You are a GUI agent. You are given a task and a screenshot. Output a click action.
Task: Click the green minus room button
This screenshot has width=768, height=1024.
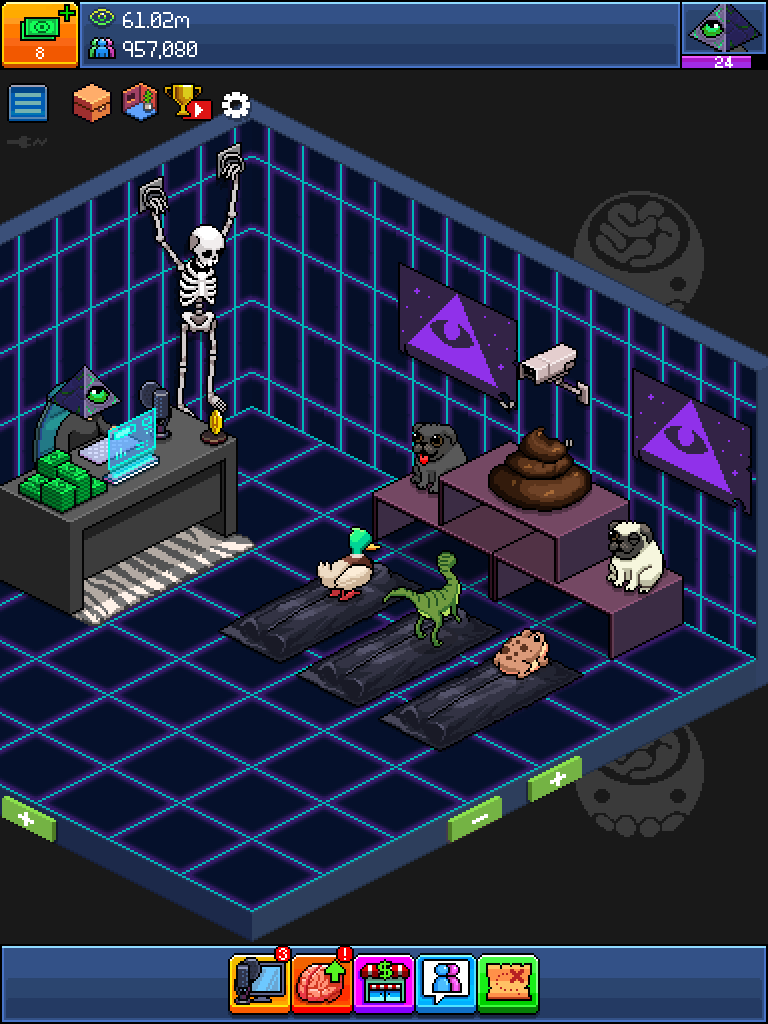475,820
